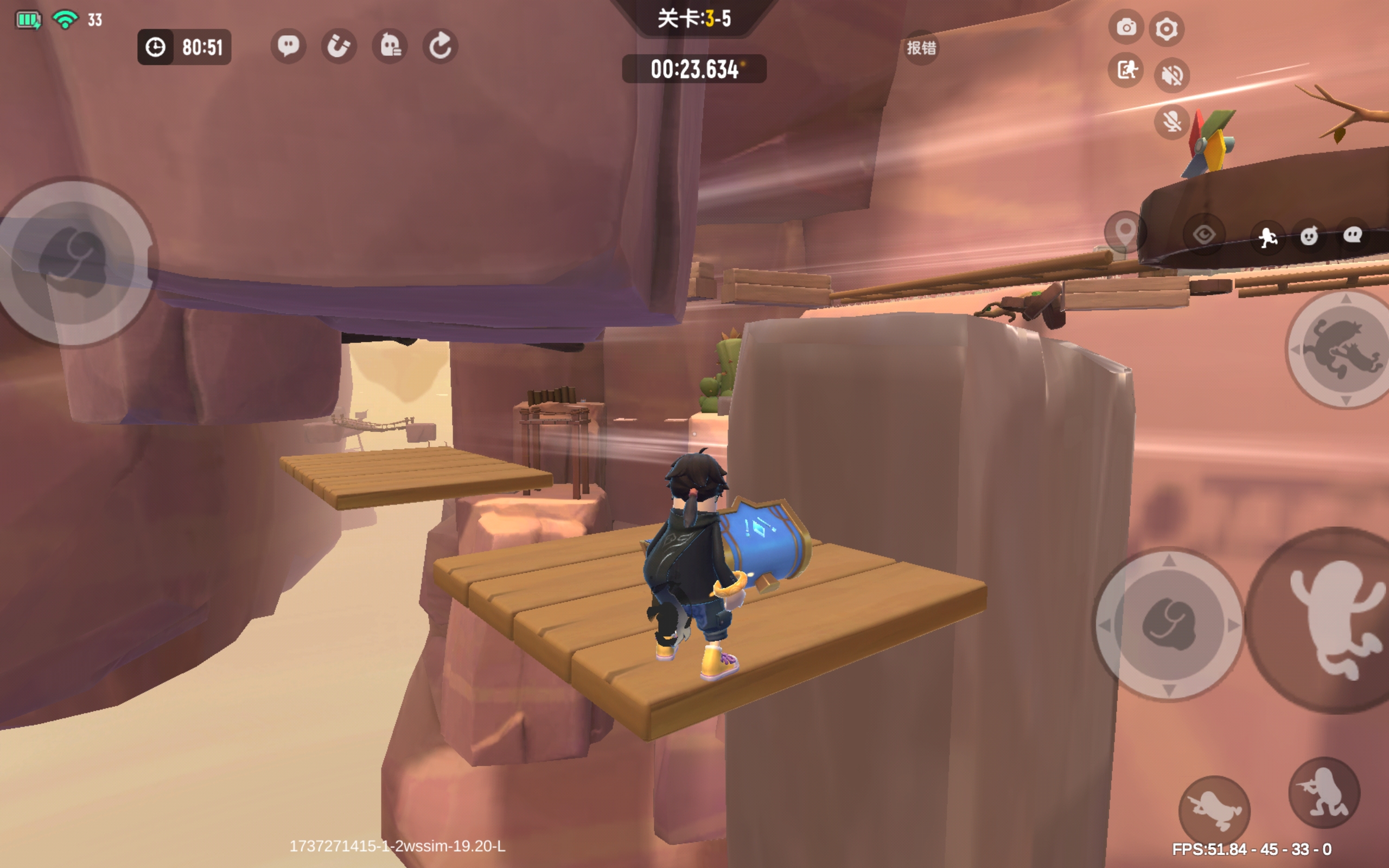Tap the map pin location marker button
Image resolution: width=1389 pixels, height=868 pixels.
pyautogui.click(x=1124, y=232)
